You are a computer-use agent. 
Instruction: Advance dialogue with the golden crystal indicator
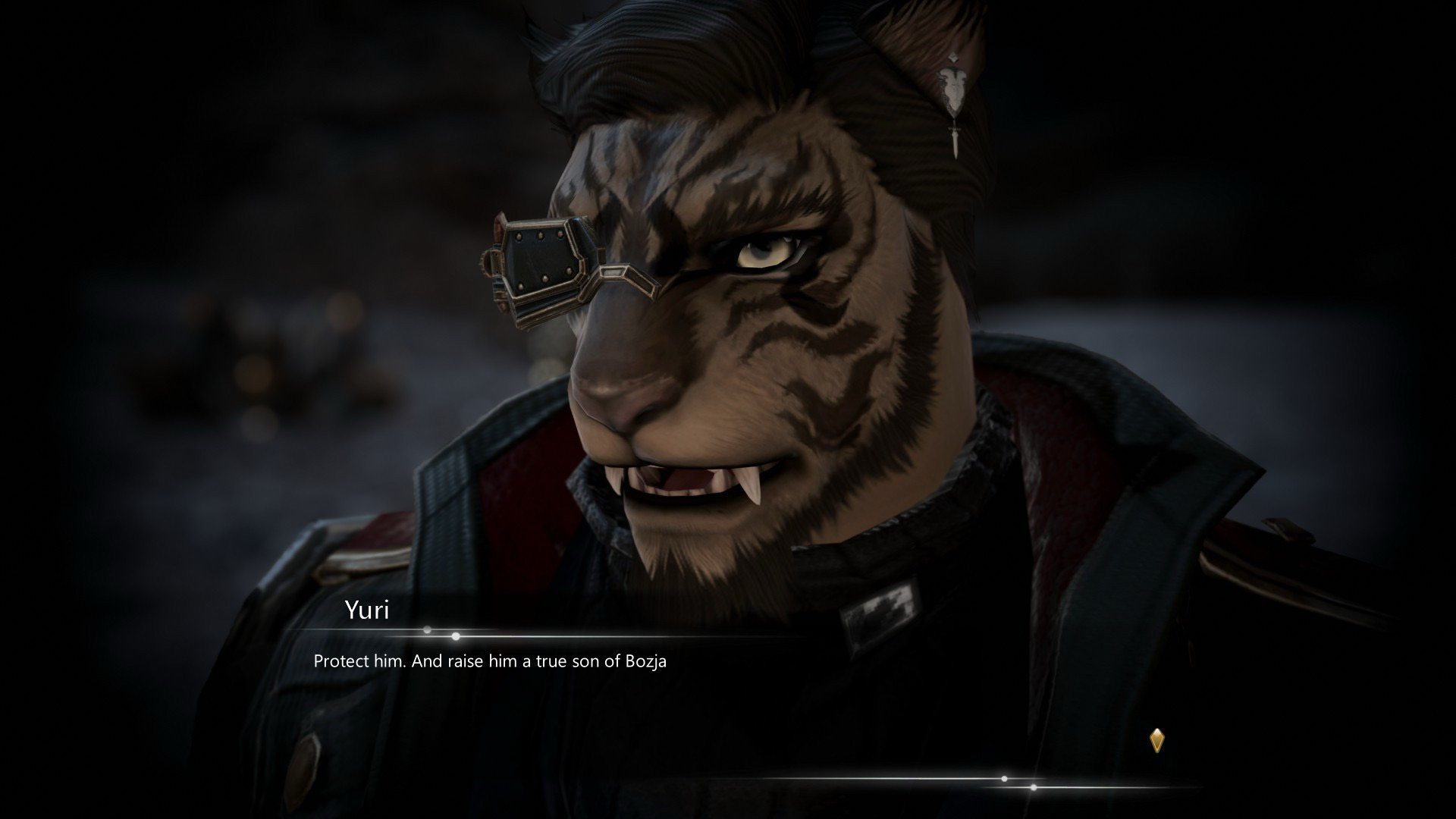[1156, 740]
